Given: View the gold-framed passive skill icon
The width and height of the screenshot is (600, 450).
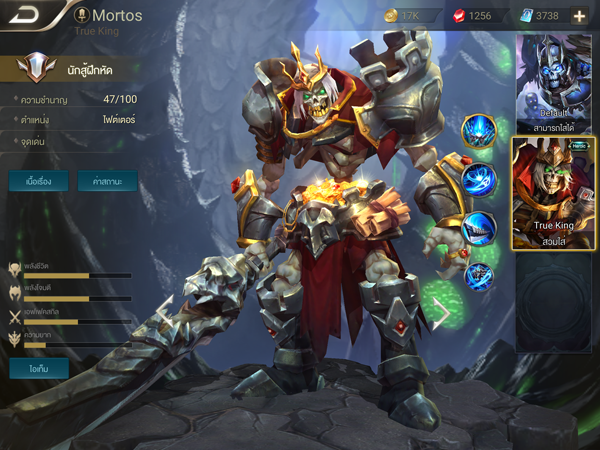Looking at the screenshot, I should point(479,131).
